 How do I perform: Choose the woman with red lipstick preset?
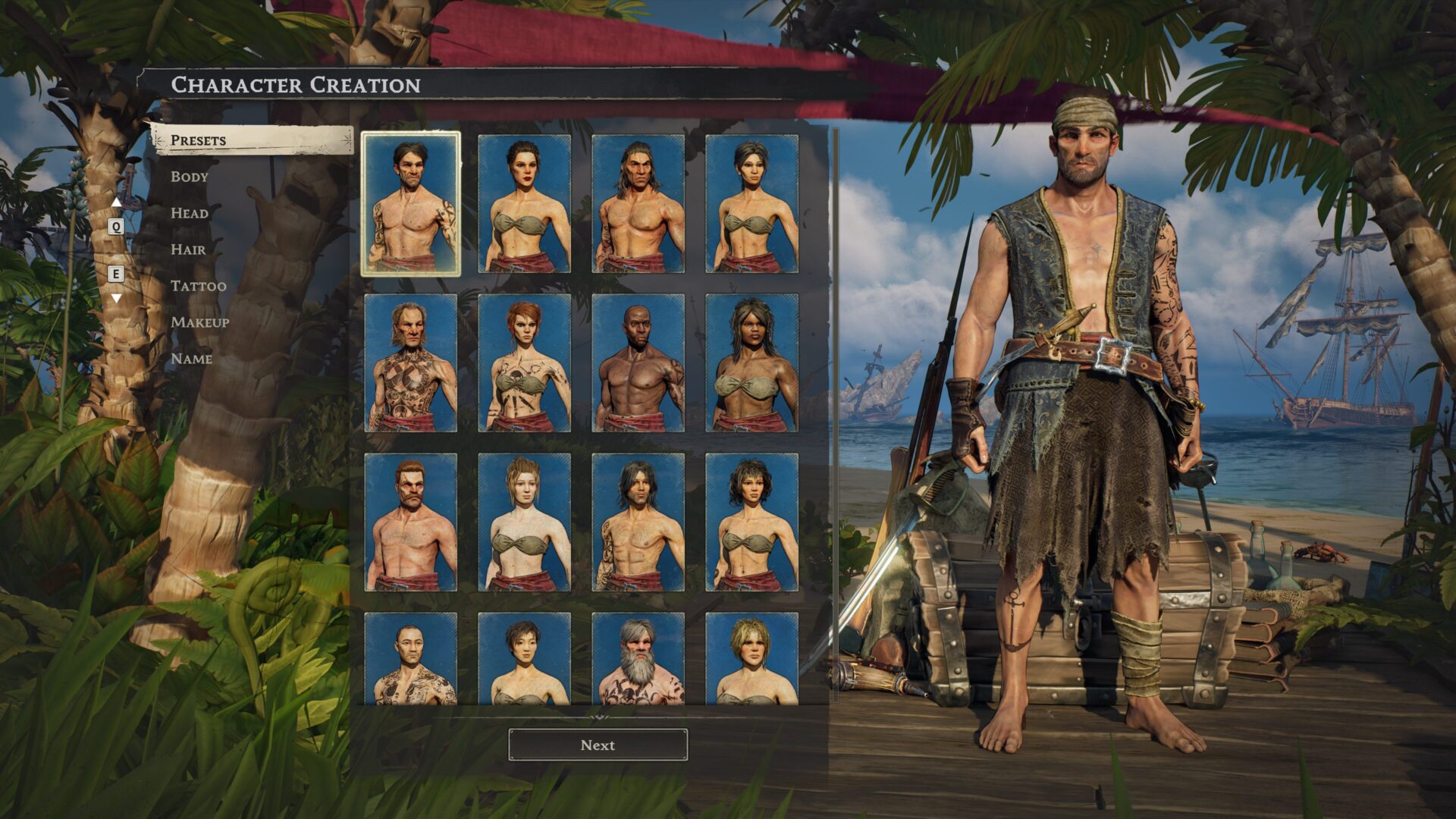click(524, 203)
